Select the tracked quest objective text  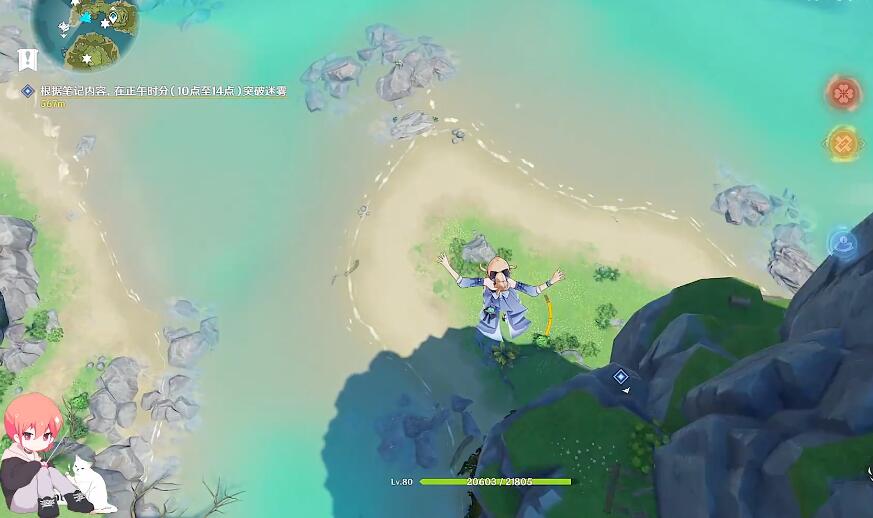point(163,91)
